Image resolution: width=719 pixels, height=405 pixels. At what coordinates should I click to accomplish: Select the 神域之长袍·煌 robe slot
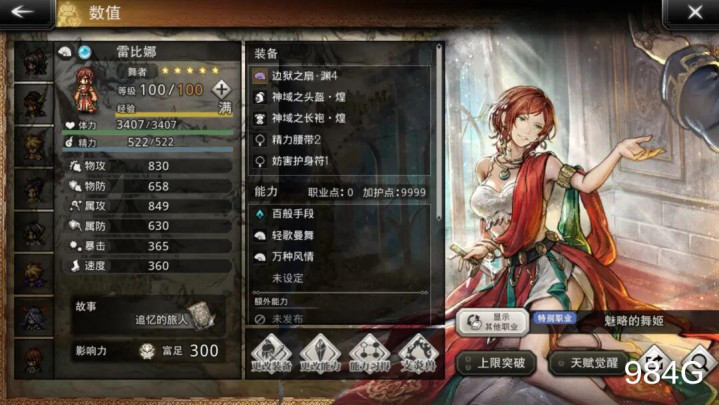pos(338,117)
